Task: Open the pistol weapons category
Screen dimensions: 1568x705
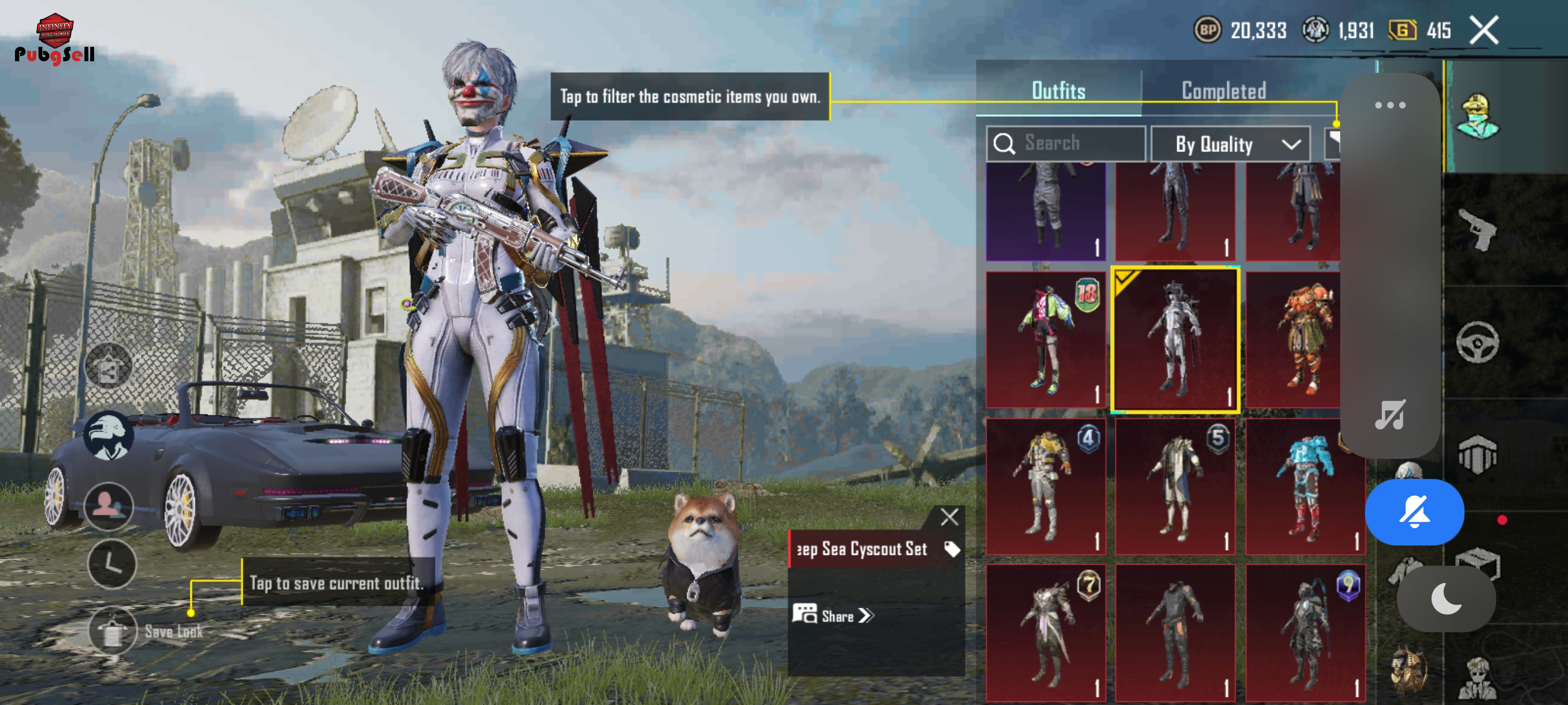Action: tap(1477, 229)
